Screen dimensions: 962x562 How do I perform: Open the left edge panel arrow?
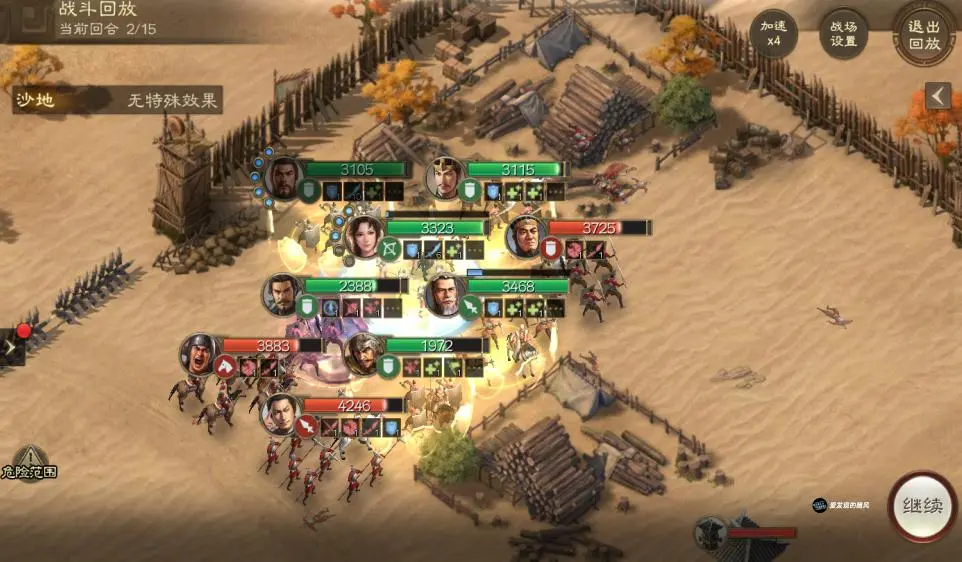10,347
